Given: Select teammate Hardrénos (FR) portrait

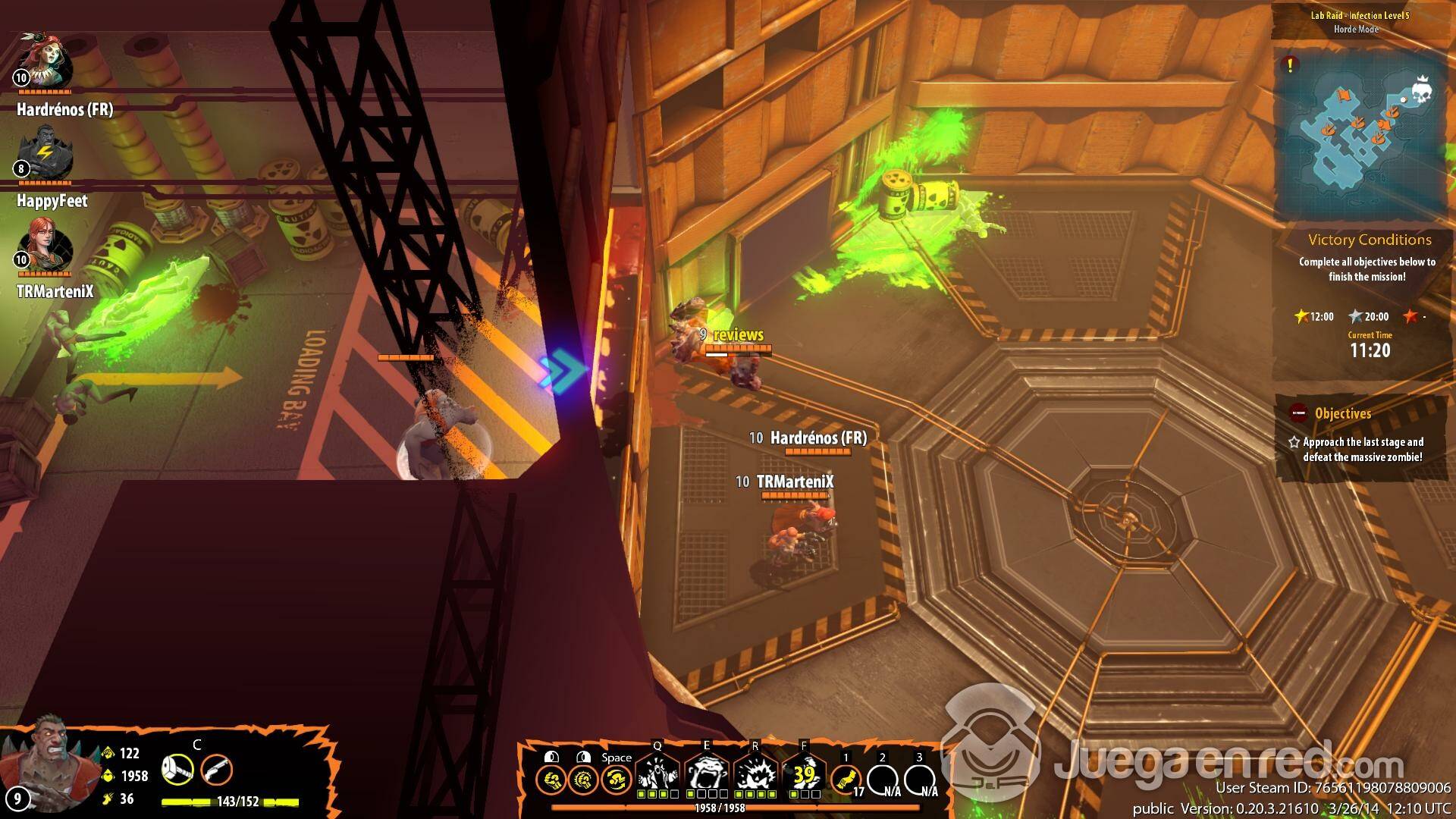Looking at the screenshot, I should 45,62.
